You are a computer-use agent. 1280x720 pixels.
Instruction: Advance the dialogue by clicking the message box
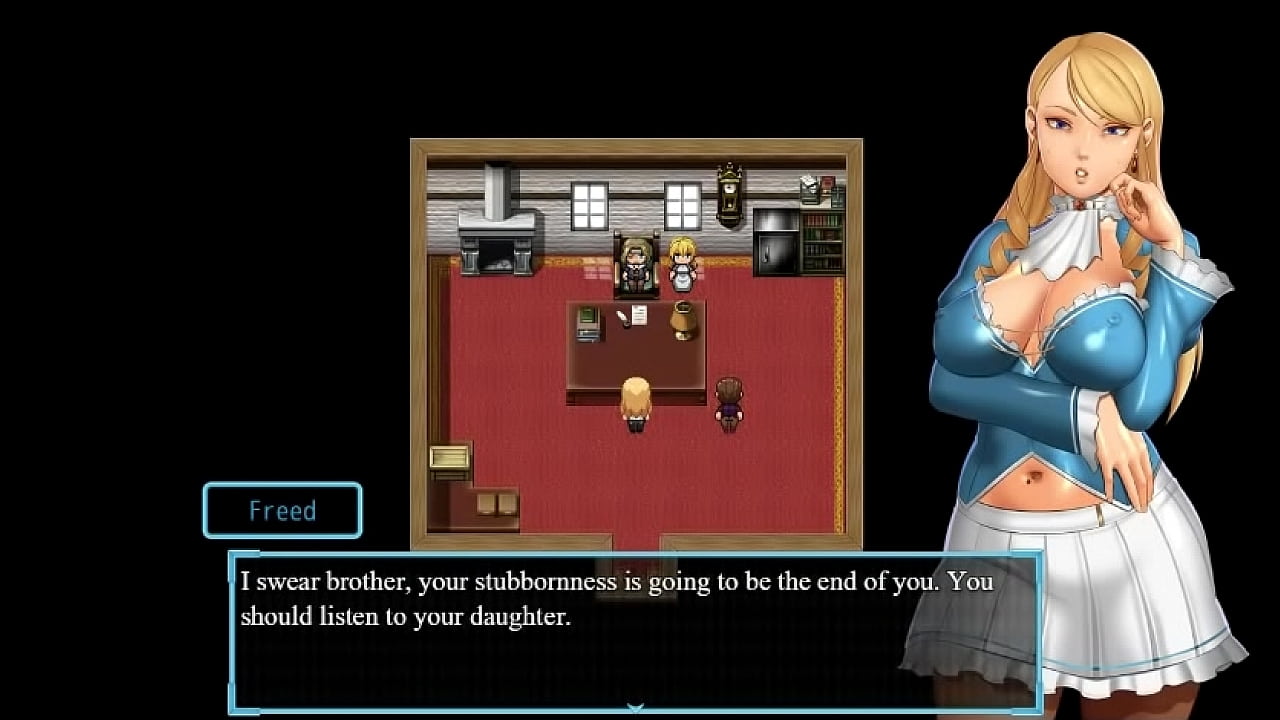[634, 630]
